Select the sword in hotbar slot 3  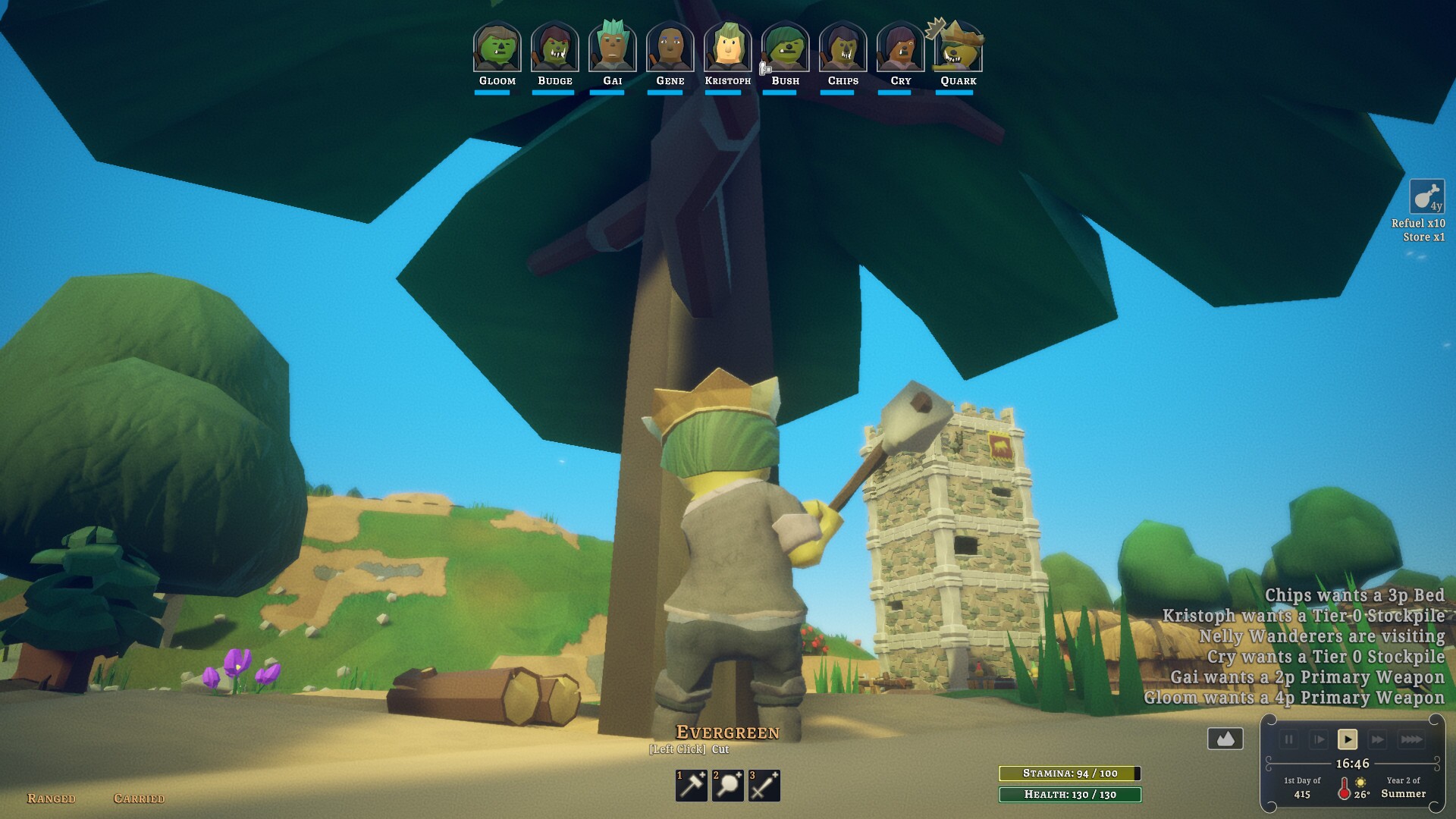[x=763, y=787]
